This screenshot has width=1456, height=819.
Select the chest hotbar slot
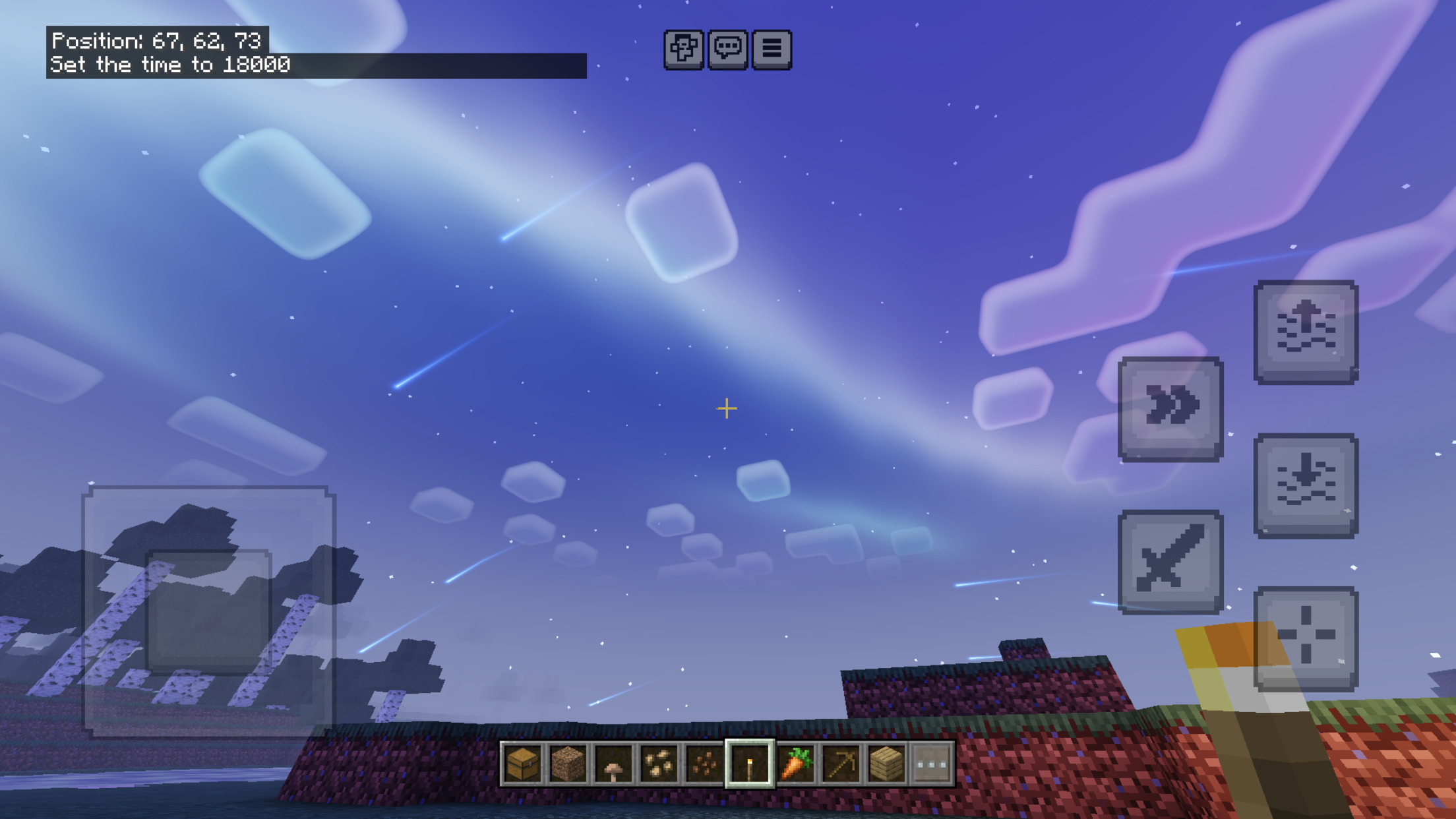click(522, 764)
